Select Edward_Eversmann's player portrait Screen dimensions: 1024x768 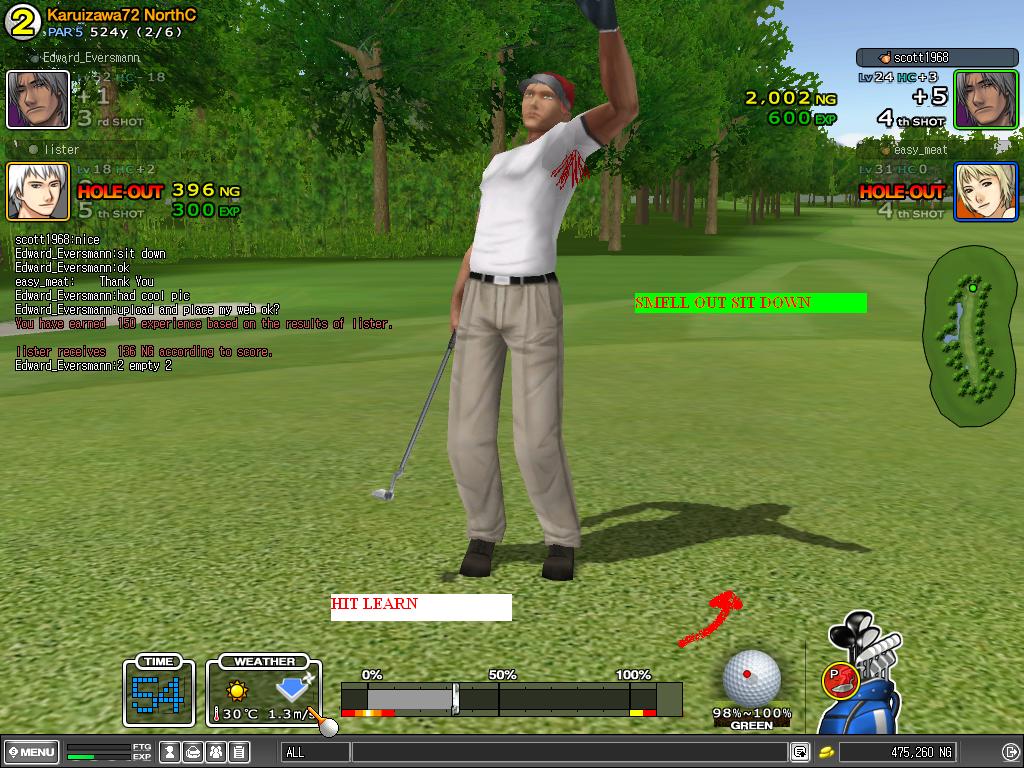pyautogui.click(x=38, y=99)
